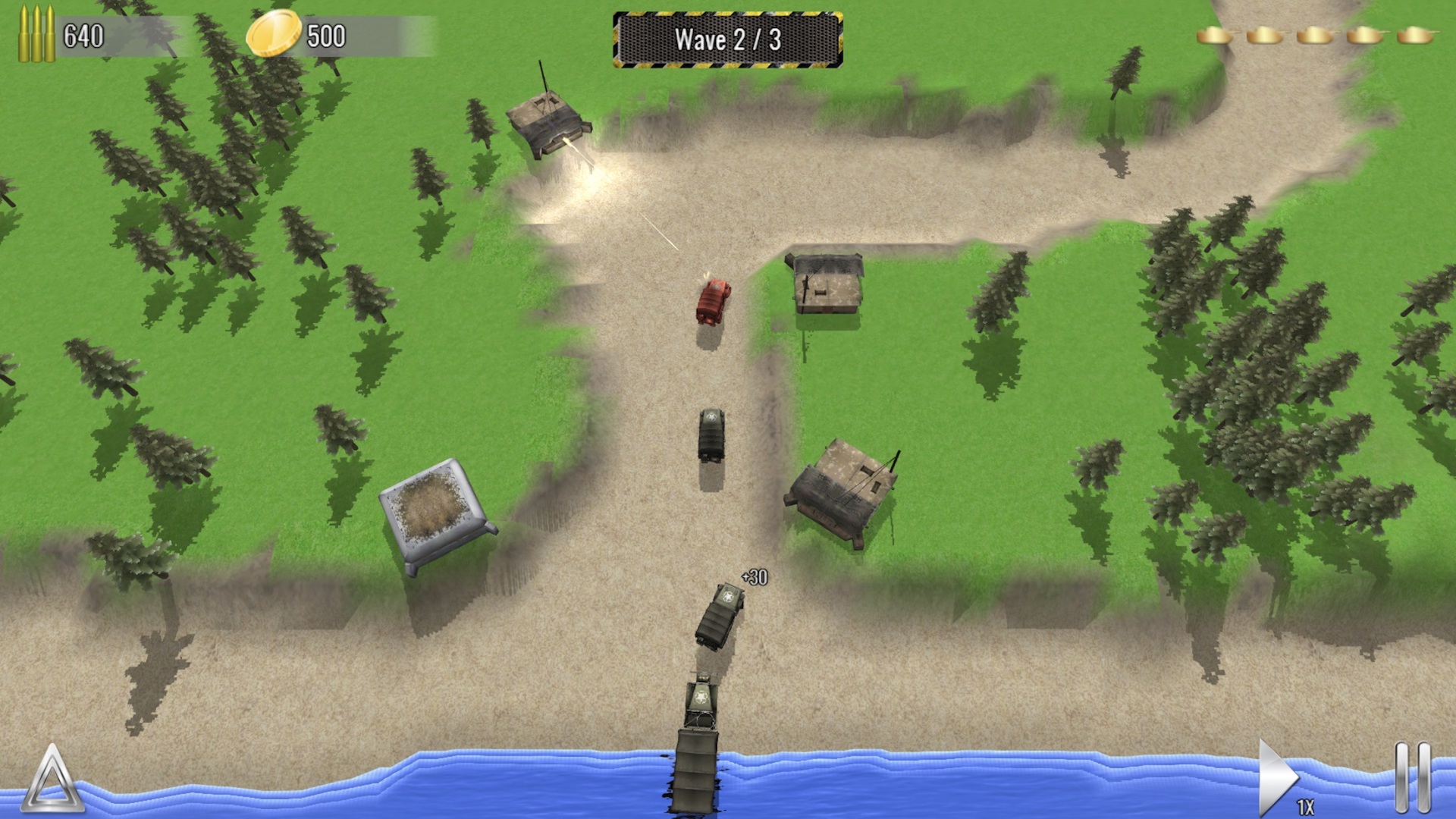Viewport: 1456px width, 819px height.
Task: Click the fourth gold tank life icon
Action: [x=1367, y=35]
